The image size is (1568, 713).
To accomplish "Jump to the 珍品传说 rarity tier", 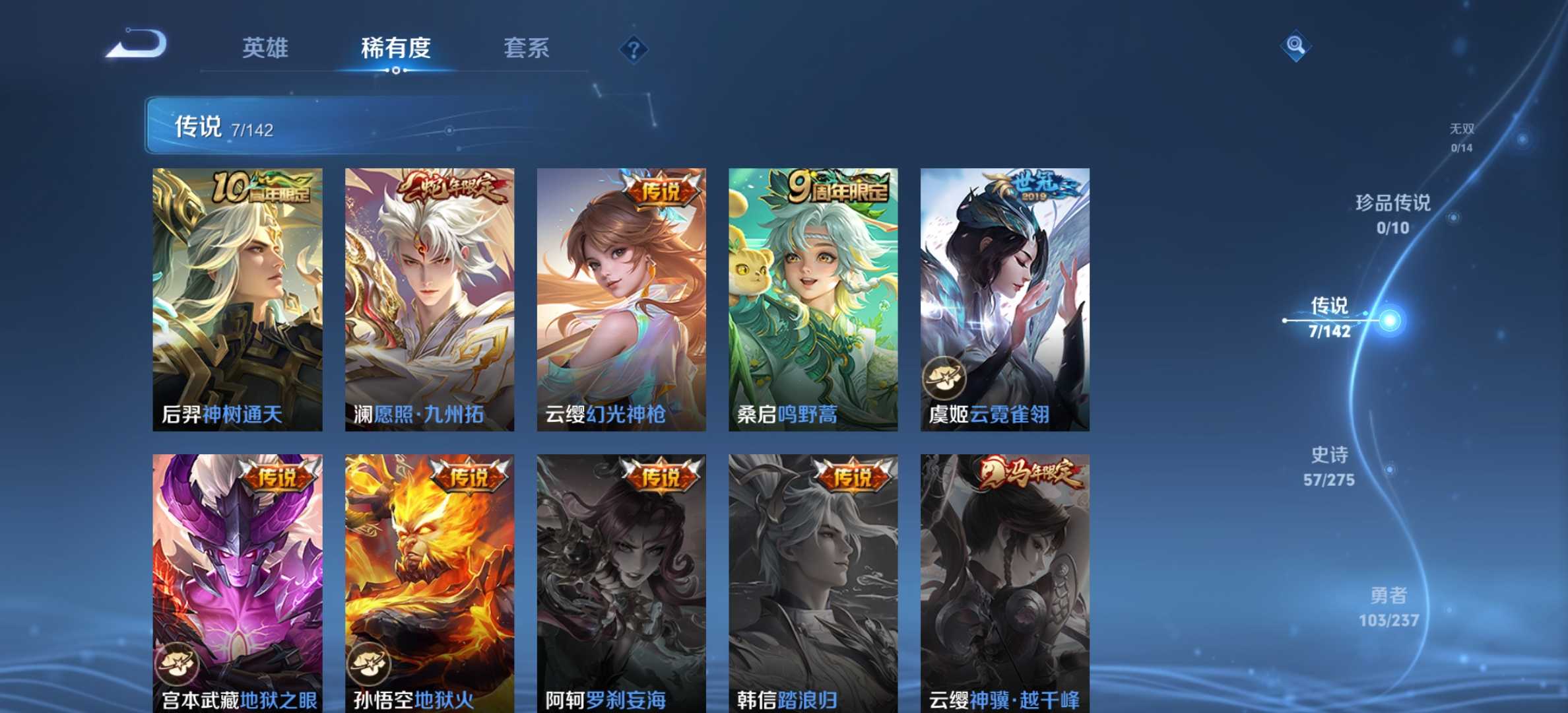I will 1393,214.
